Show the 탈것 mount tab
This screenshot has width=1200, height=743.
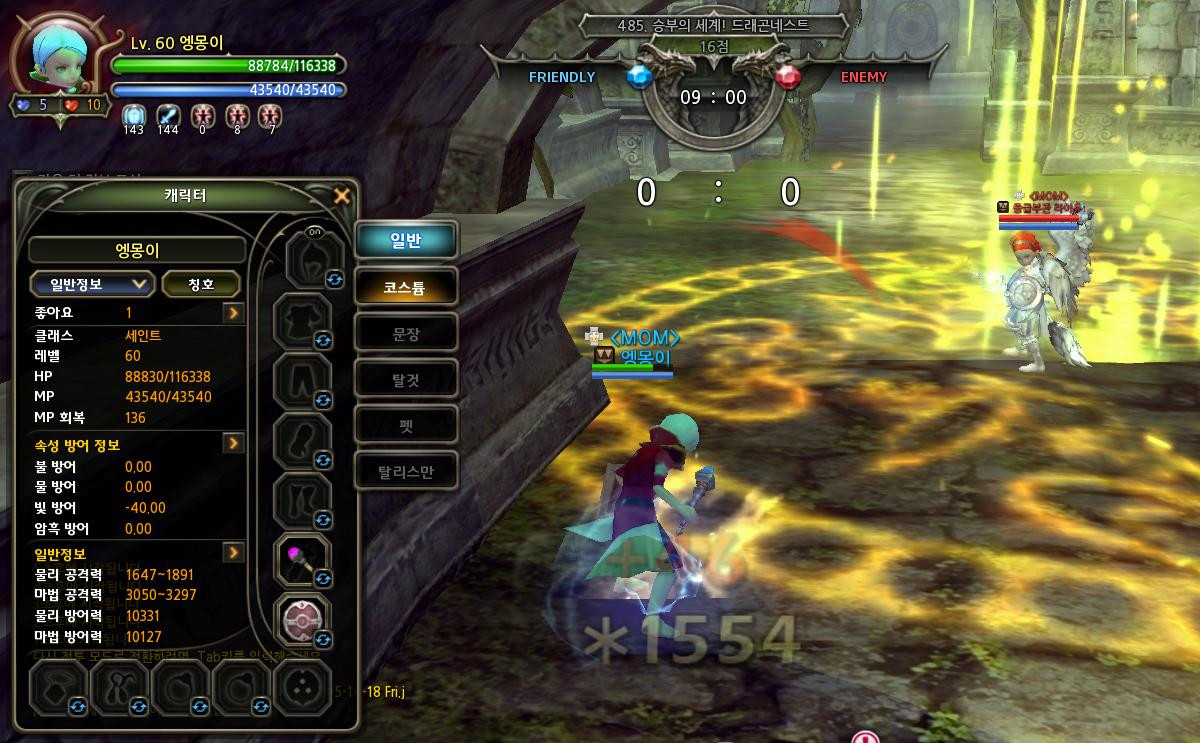(x=406, y=379)
